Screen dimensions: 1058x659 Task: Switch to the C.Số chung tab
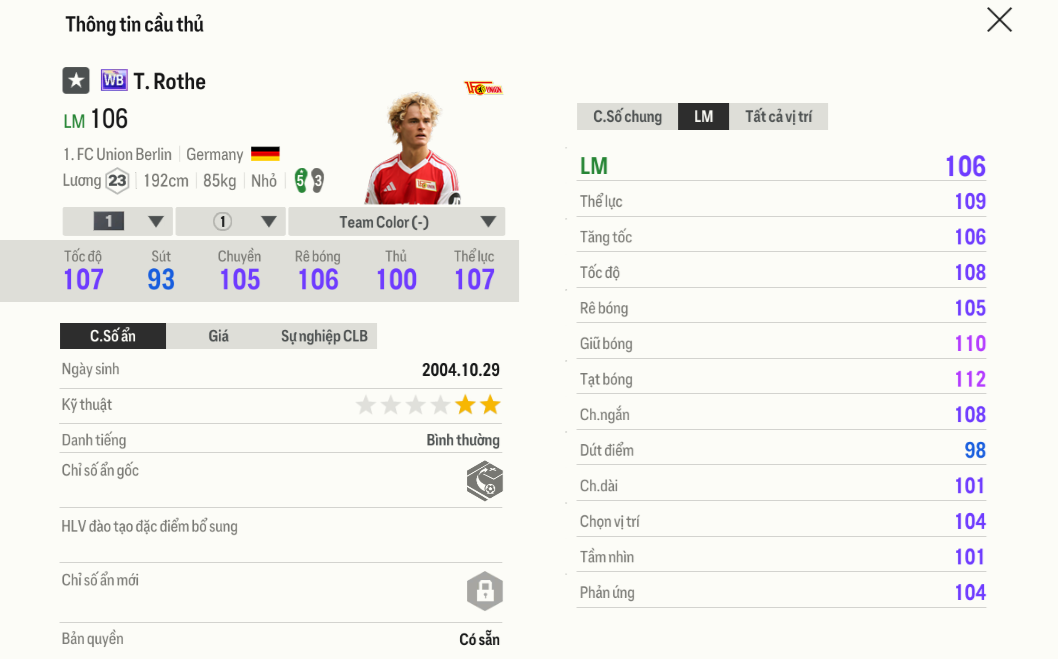pyautogui.click(x=627, y=117)
